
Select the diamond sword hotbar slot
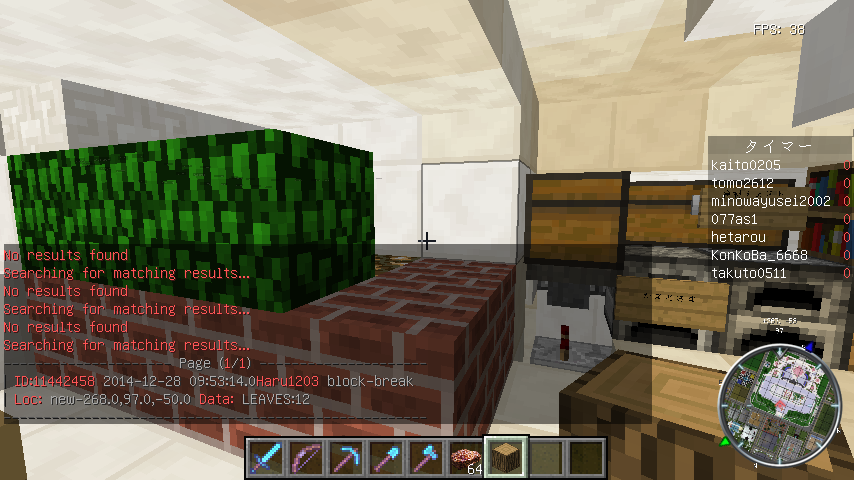click(265, 458)
